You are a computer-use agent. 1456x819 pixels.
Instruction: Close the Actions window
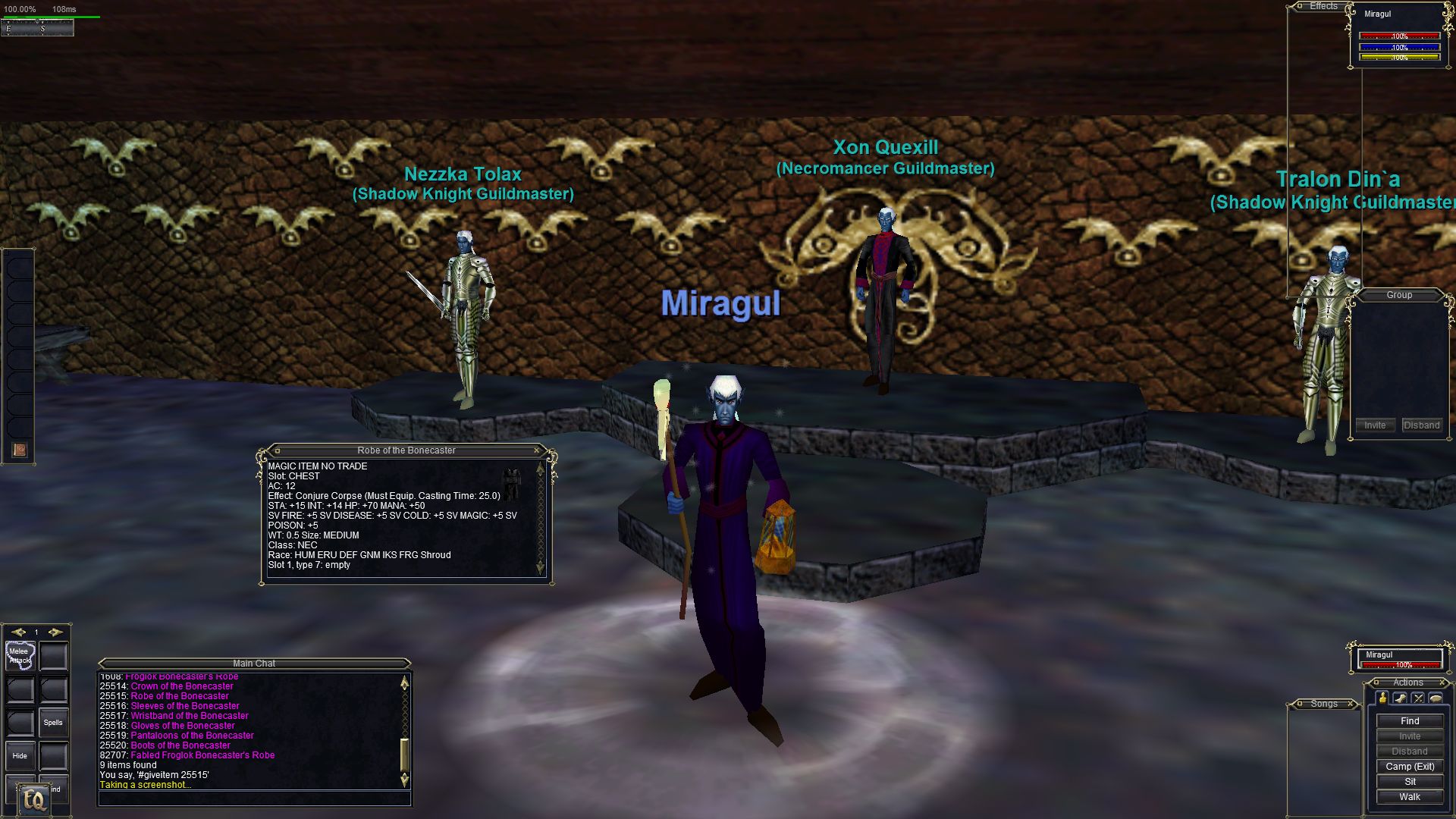coord(1442,682)
